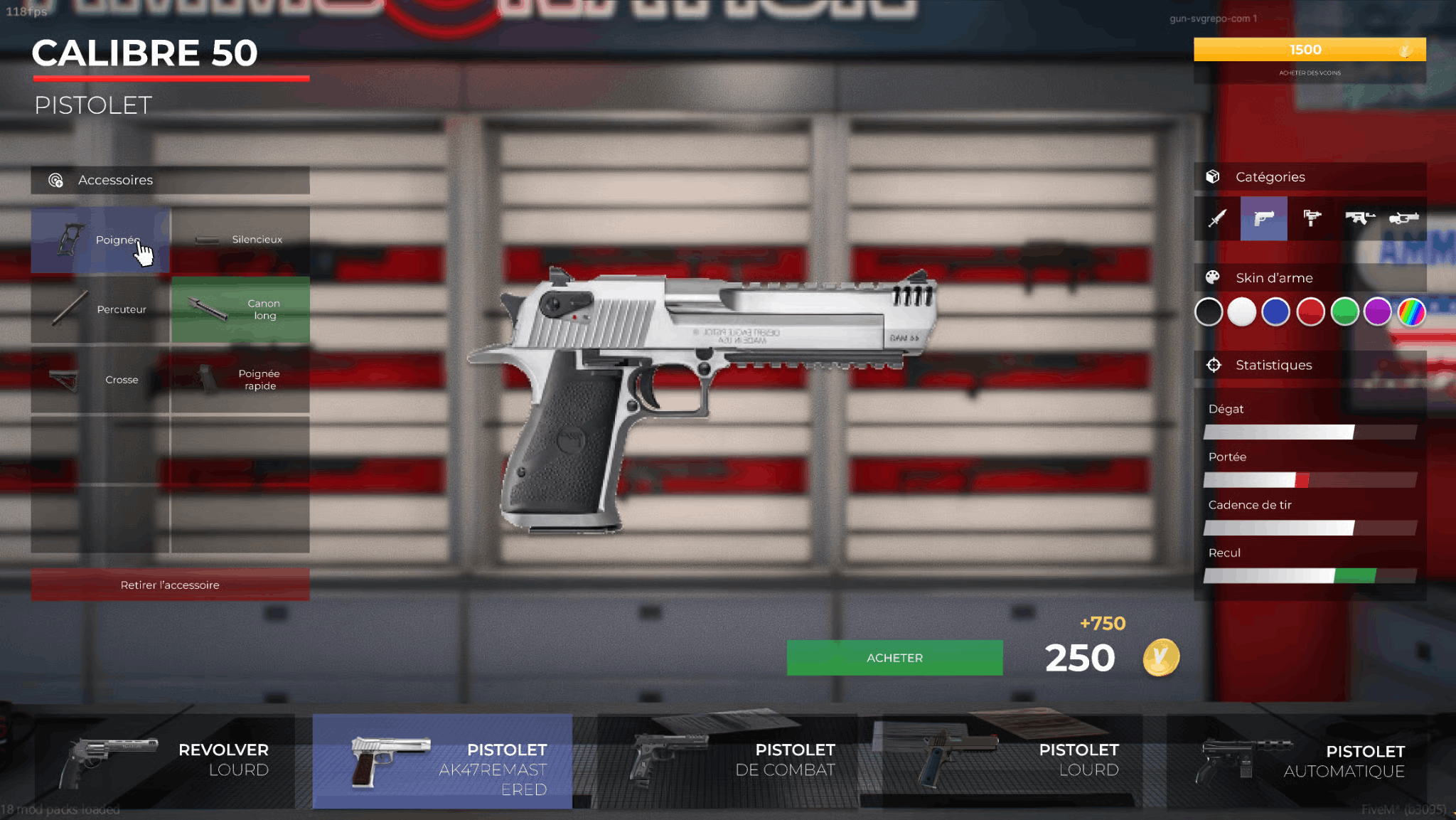Open Acheter des VCoins link
Viewport: 1456px width, 820px height.
[x=1310, y=73]
